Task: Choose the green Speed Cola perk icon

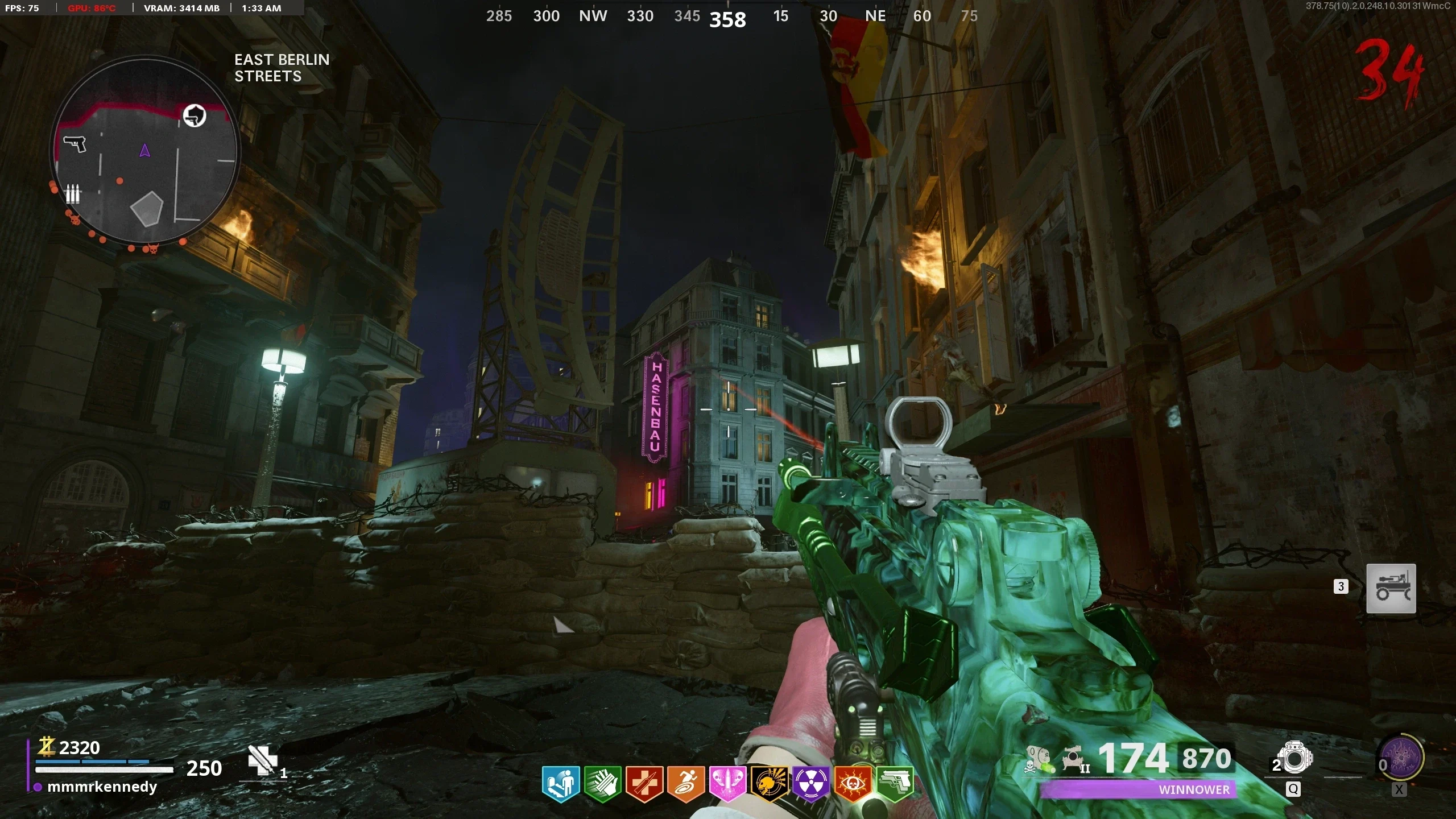Action: [x=602, y=784]
